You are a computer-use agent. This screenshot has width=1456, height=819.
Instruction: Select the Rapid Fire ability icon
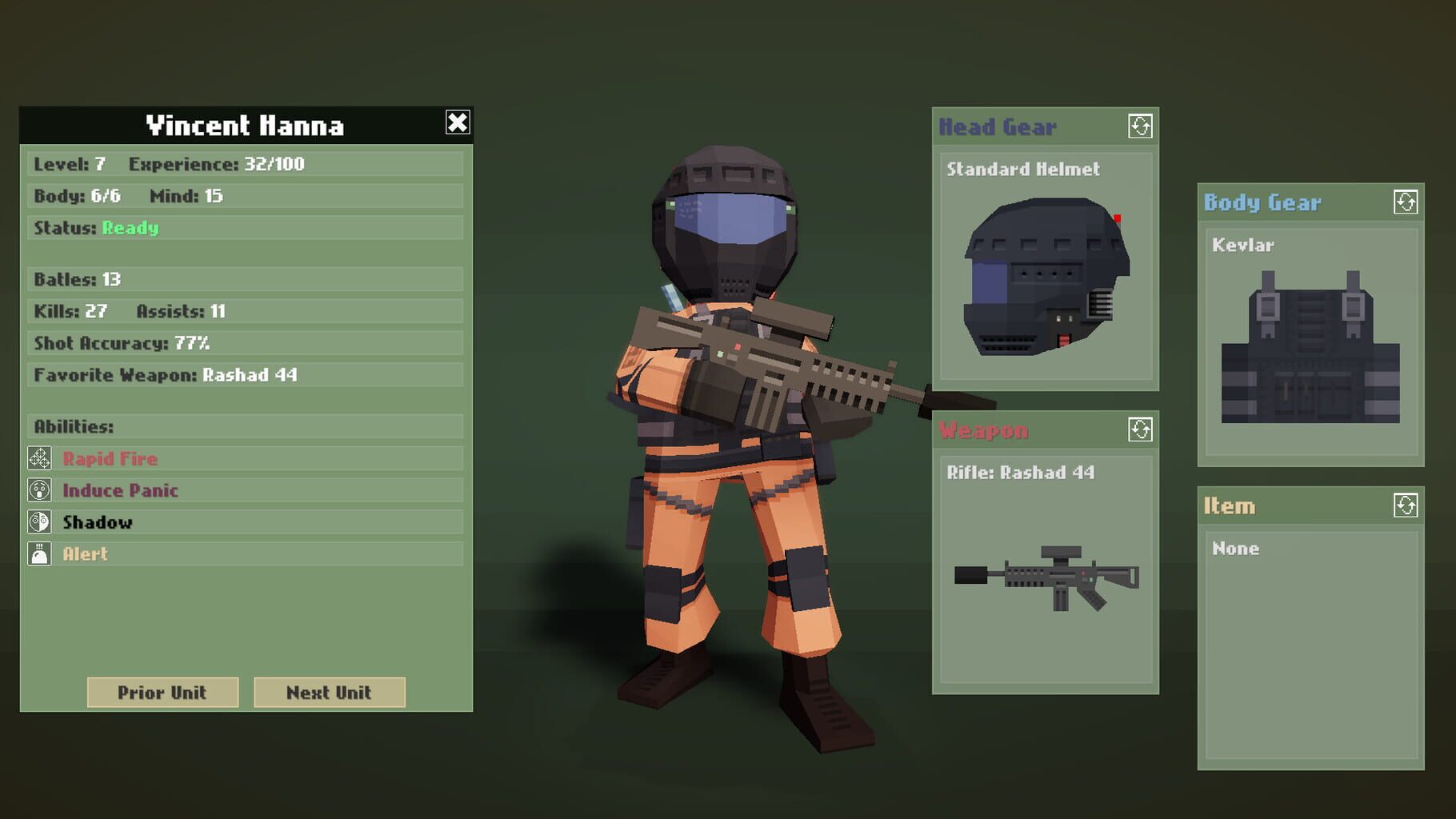coord(39,458)
